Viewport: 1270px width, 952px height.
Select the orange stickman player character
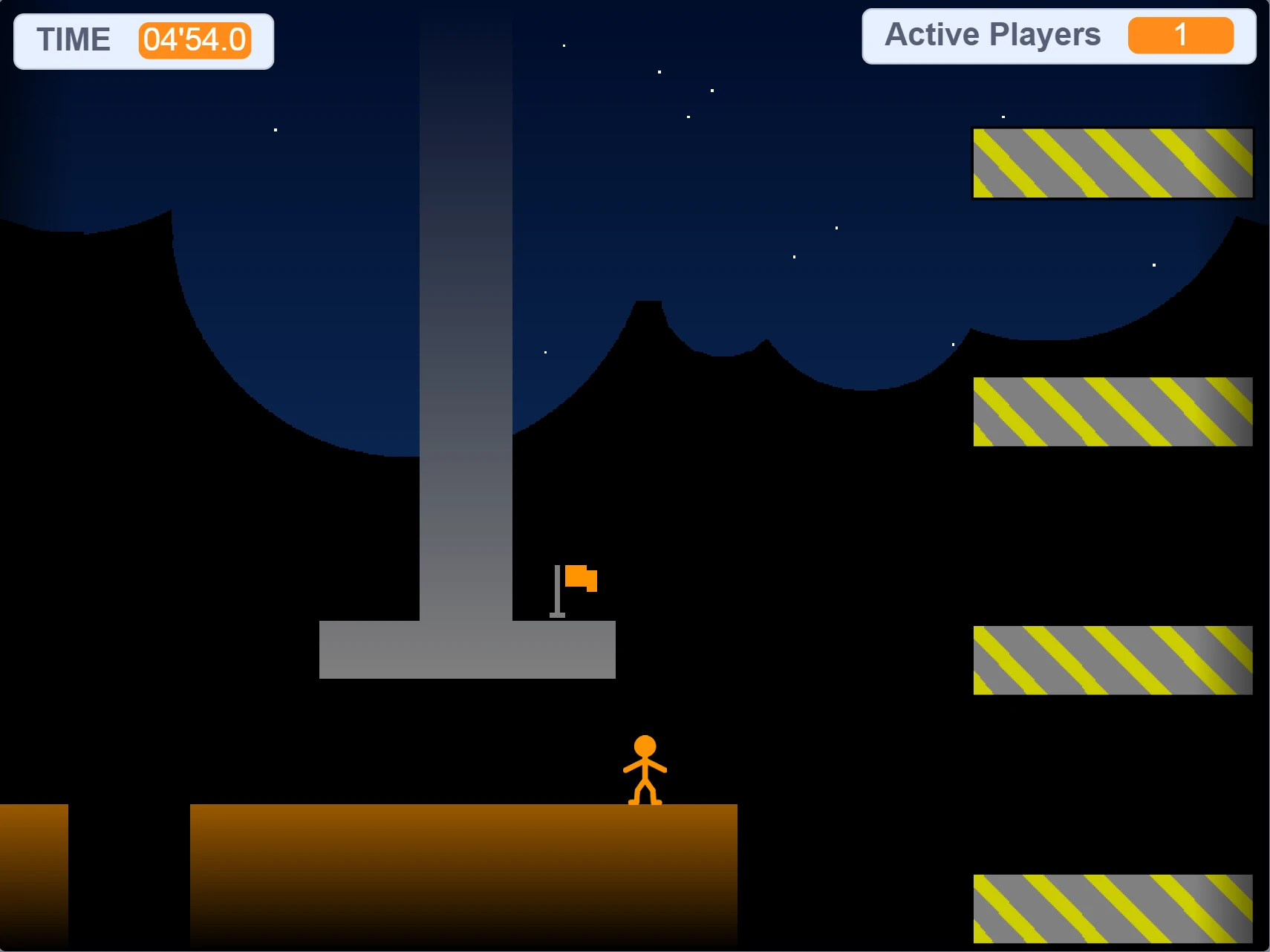click(646, 772)
